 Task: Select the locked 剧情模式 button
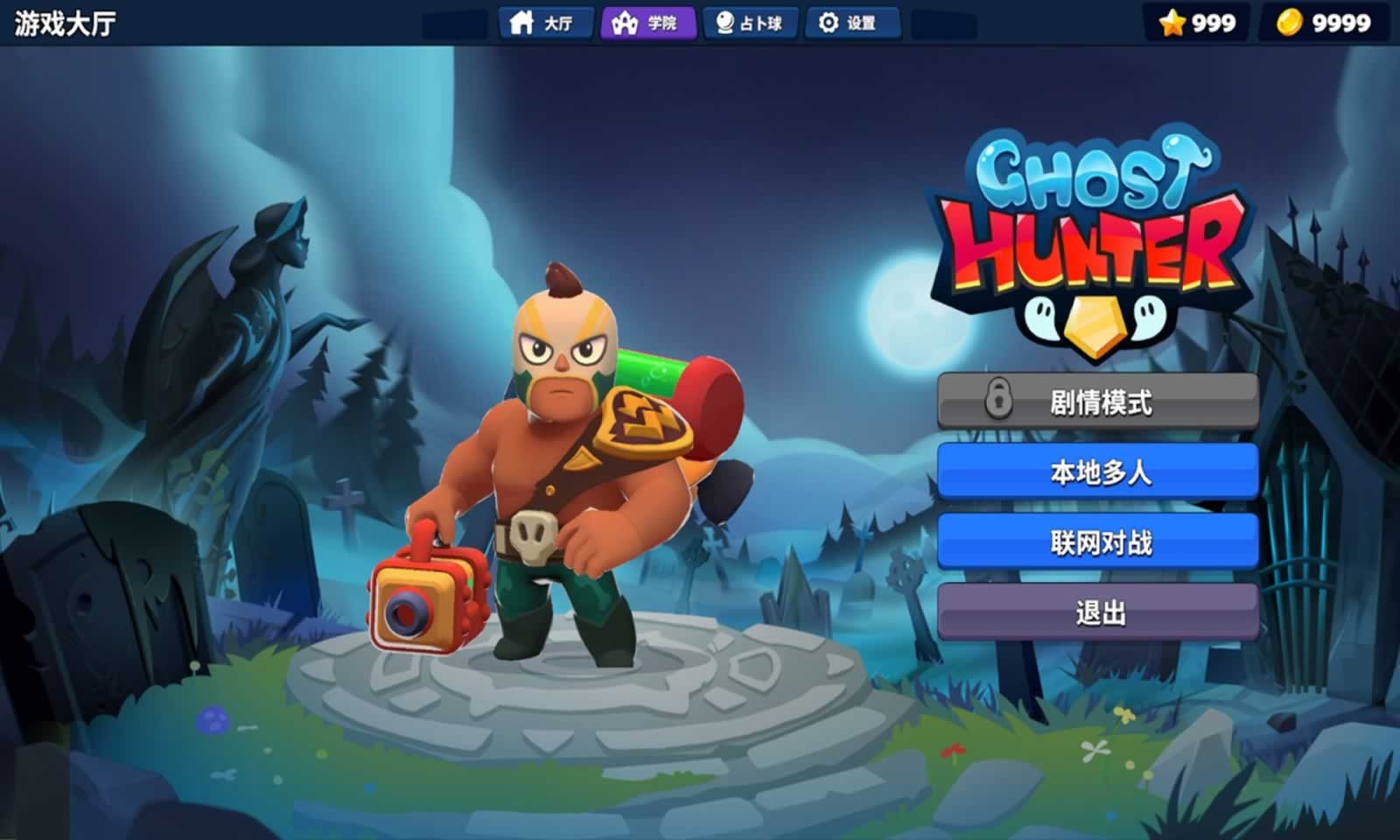[1099, 403]
